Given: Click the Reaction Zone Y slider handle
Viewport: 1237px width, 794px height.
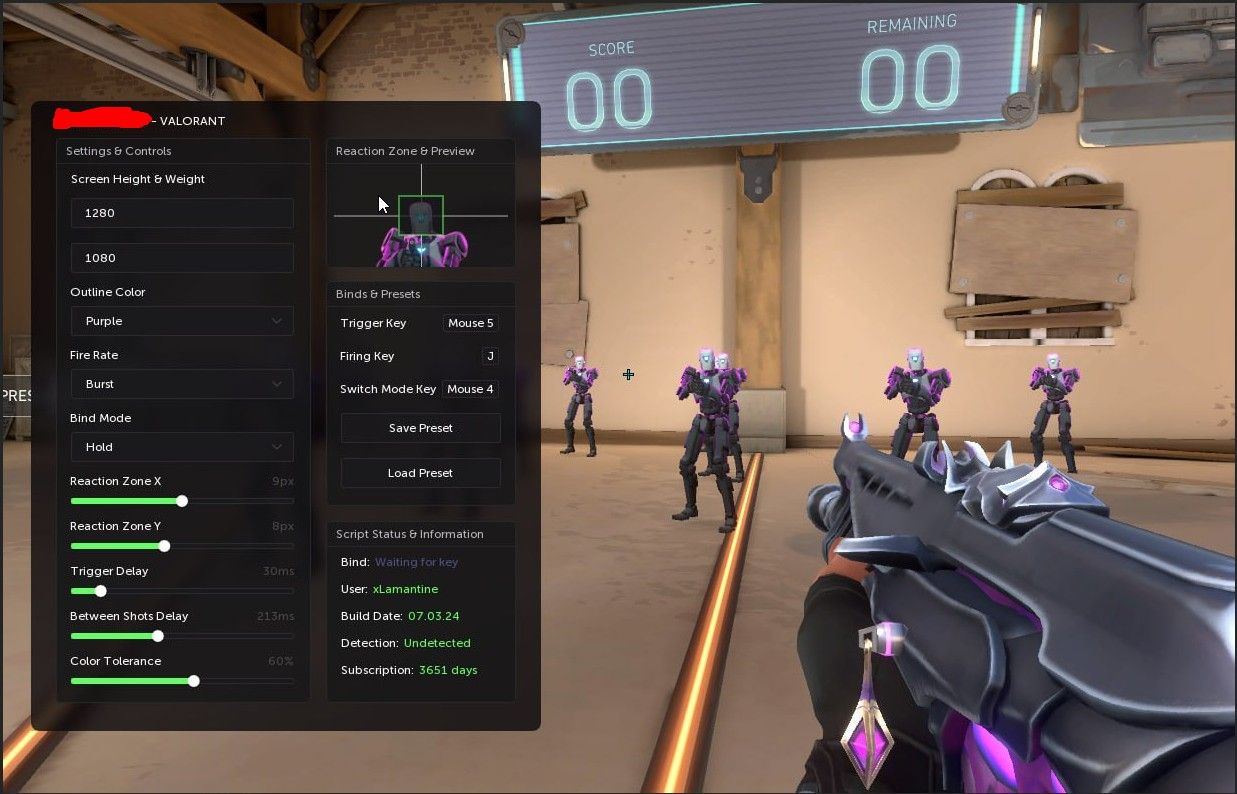Looking at the screenshot, I should [164, 546].
